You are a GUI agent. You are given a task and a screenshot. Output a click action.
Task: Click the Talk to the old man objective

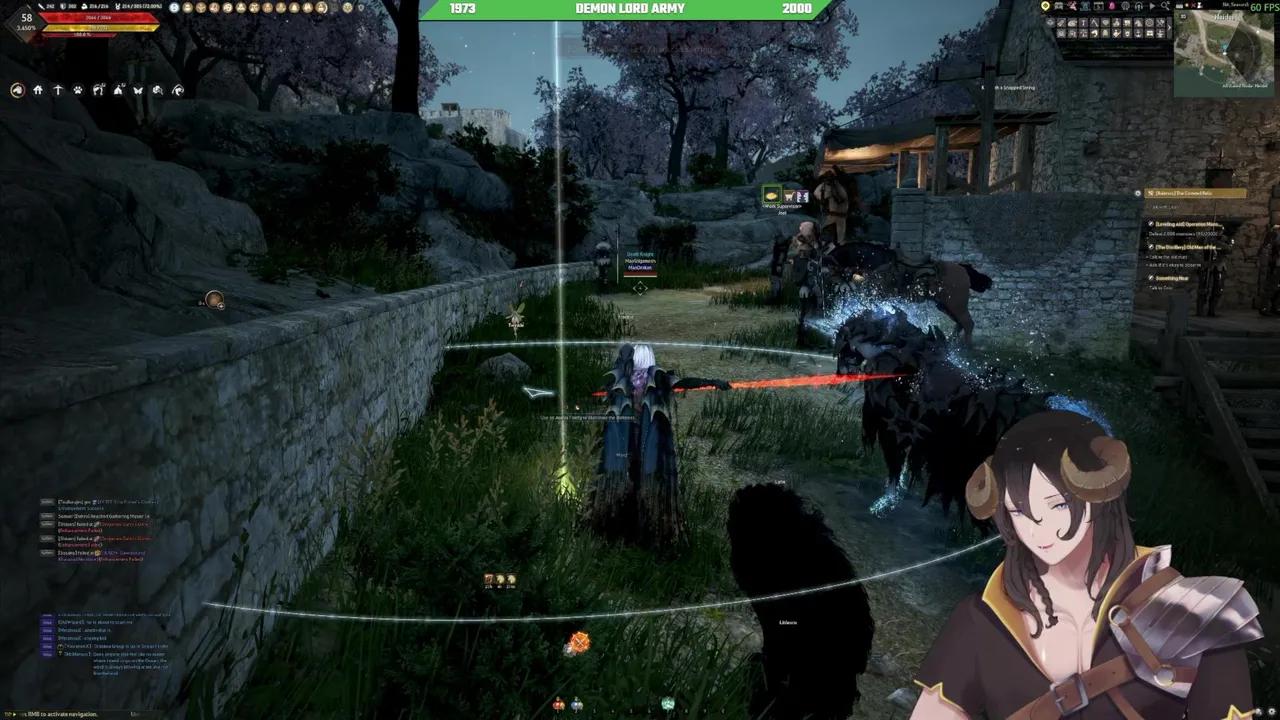1167,257
